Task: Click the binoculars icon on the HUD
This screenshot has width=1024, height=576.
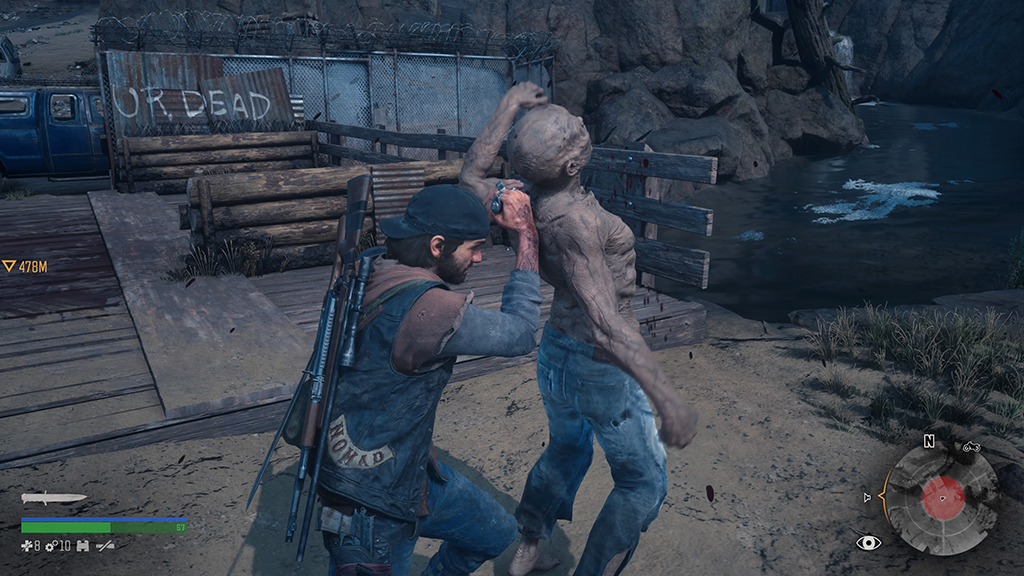Action: click(82, 545)
